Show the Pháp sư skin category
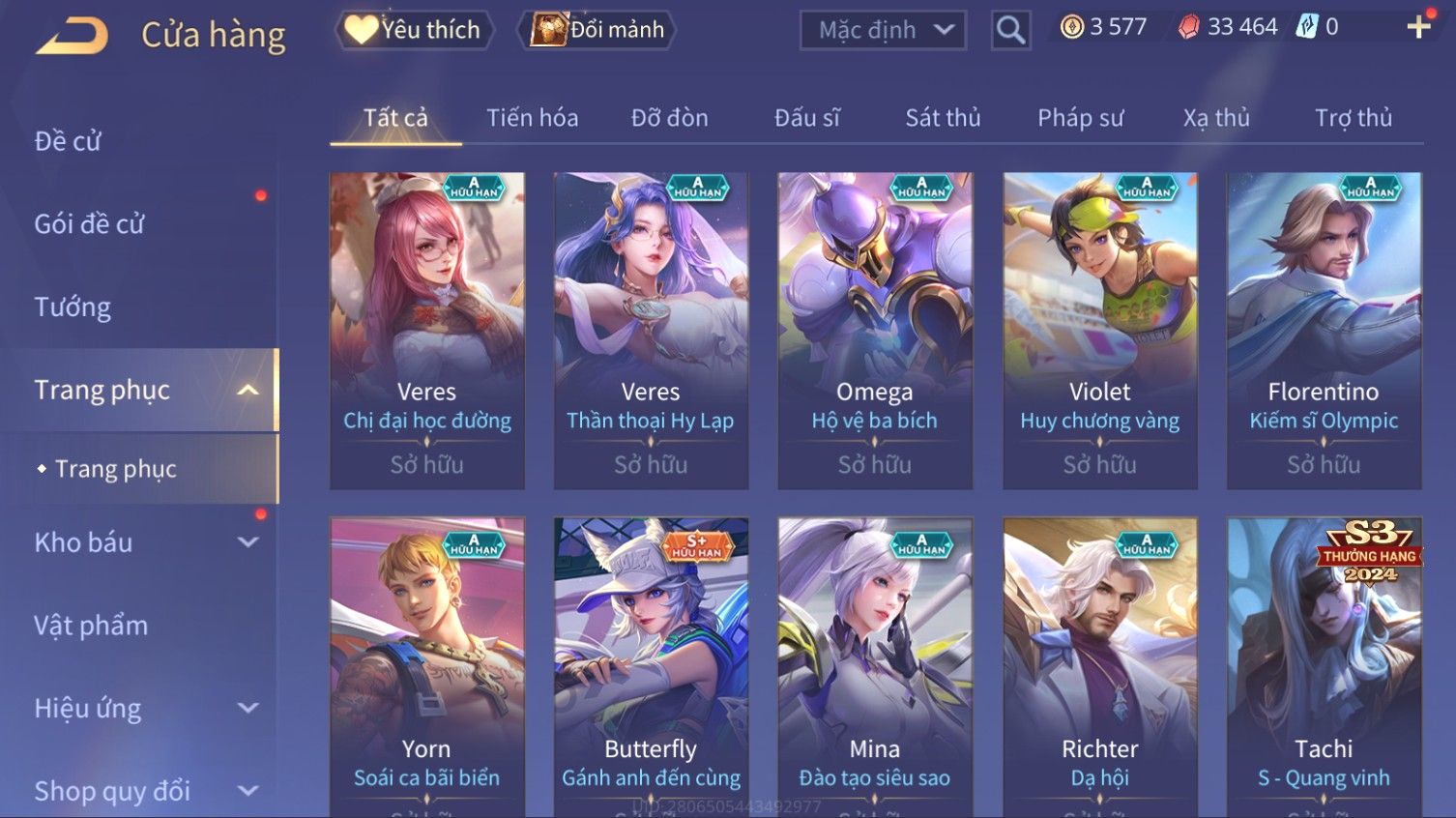 (1080, 118)
